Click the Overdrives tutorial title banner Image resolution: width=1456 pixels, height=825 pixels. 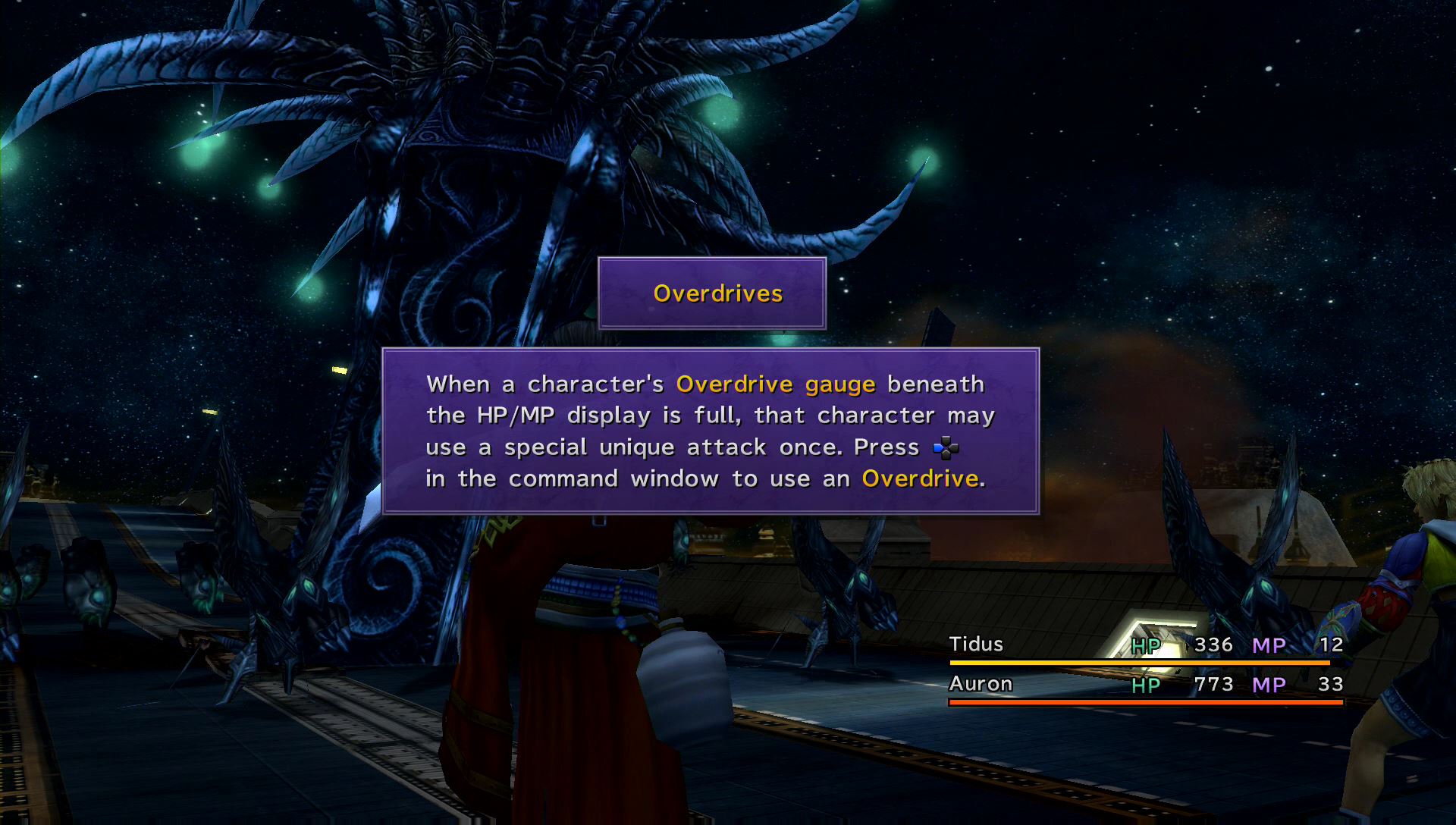pyautogui.click(x=711, y=293)
